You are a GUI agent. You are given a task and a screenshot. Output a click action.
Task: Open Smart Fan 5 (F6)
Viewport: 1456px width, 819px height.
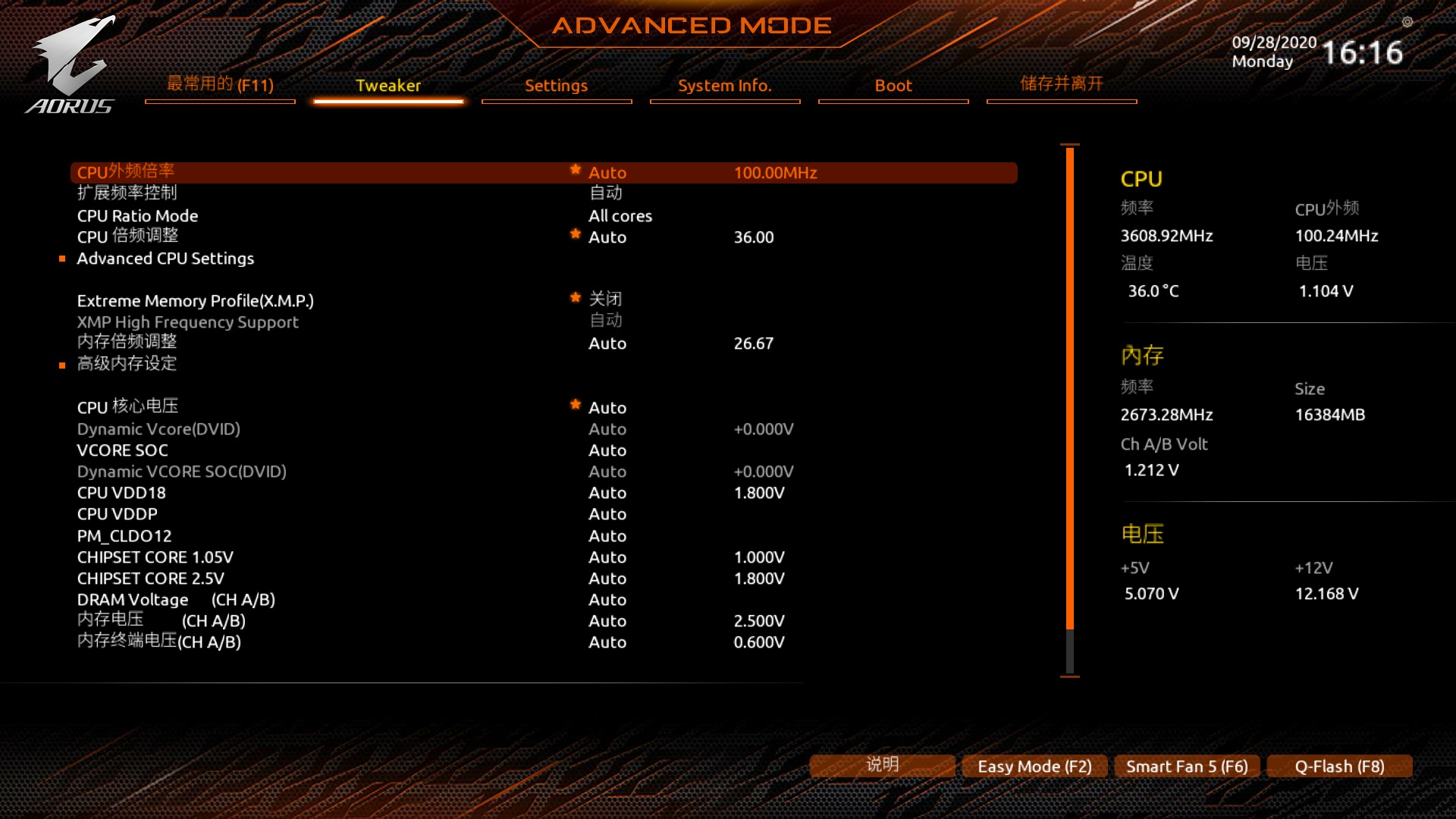(x=1186, y=766)
